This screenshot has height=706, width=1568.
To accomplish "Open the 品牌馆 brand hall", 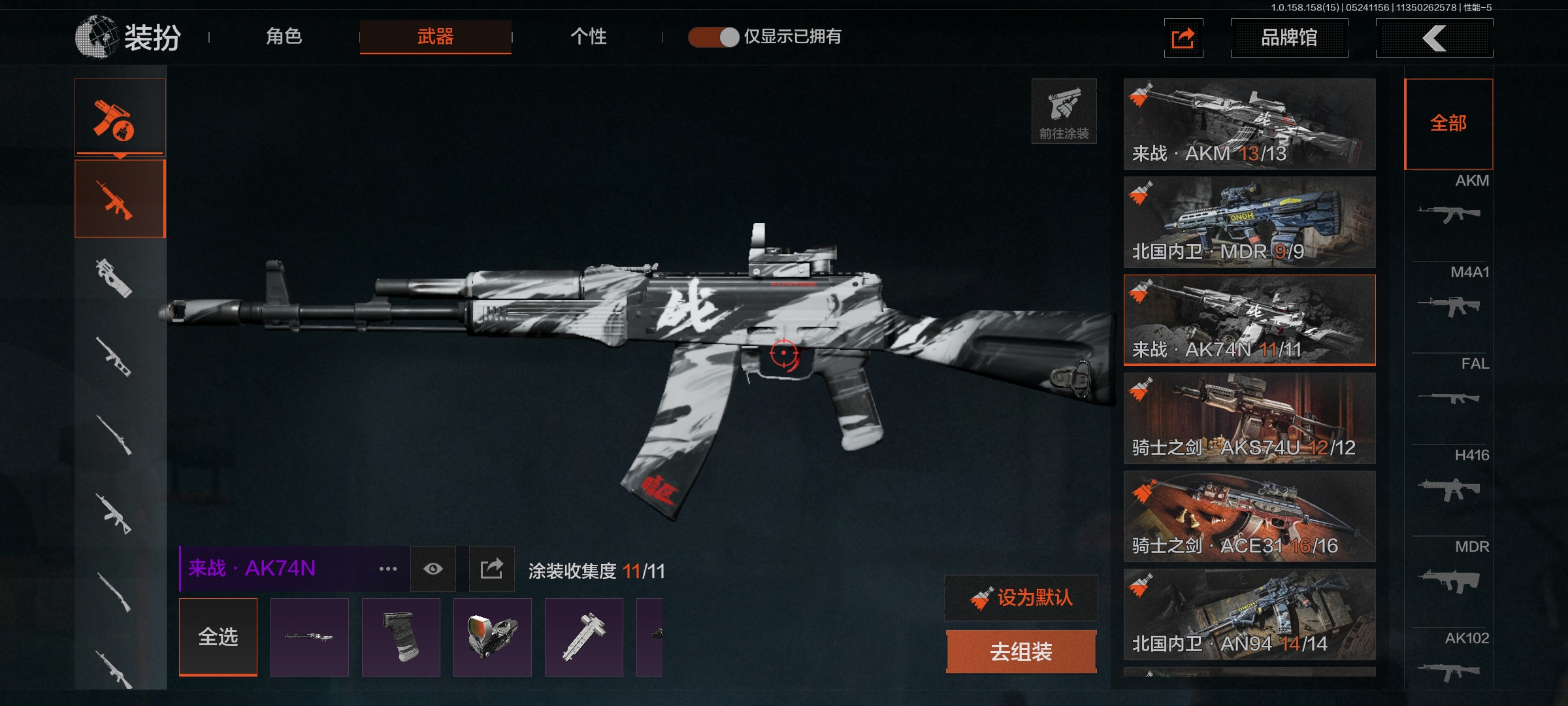I will pyautogui.click(x=1288, y=38).
